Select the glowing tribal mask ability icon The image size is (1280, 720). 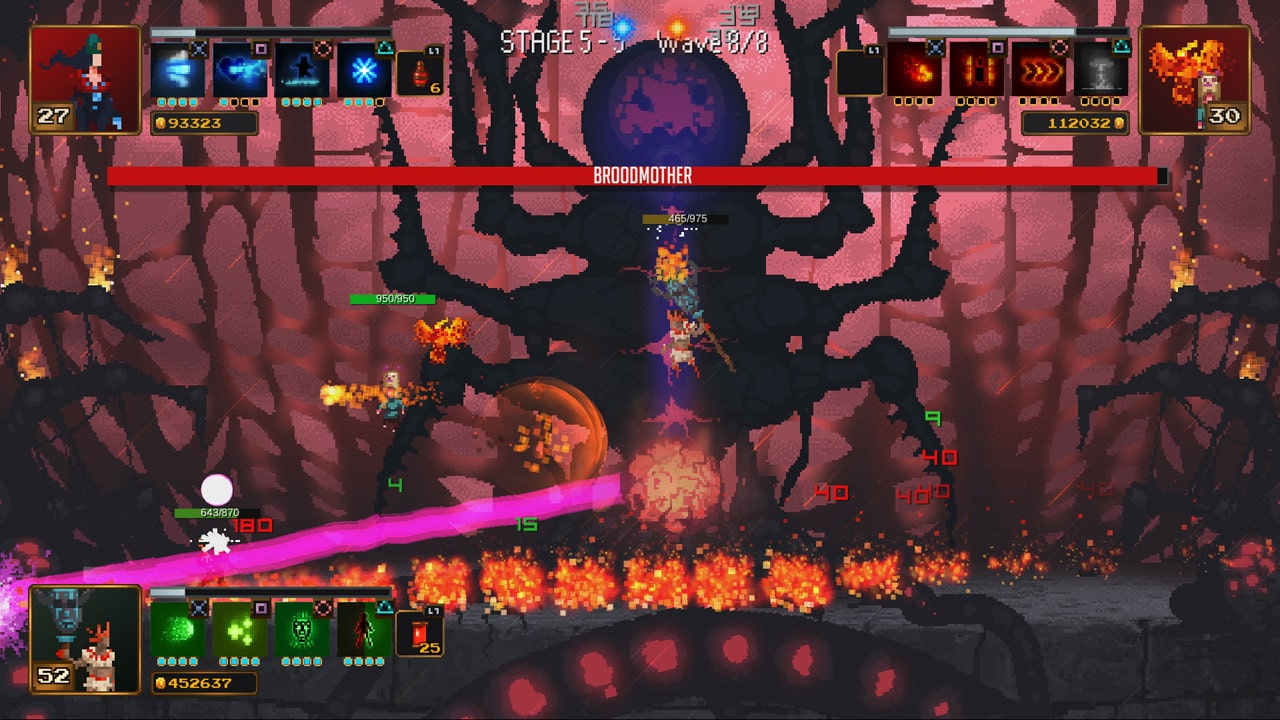pos(300,632)
